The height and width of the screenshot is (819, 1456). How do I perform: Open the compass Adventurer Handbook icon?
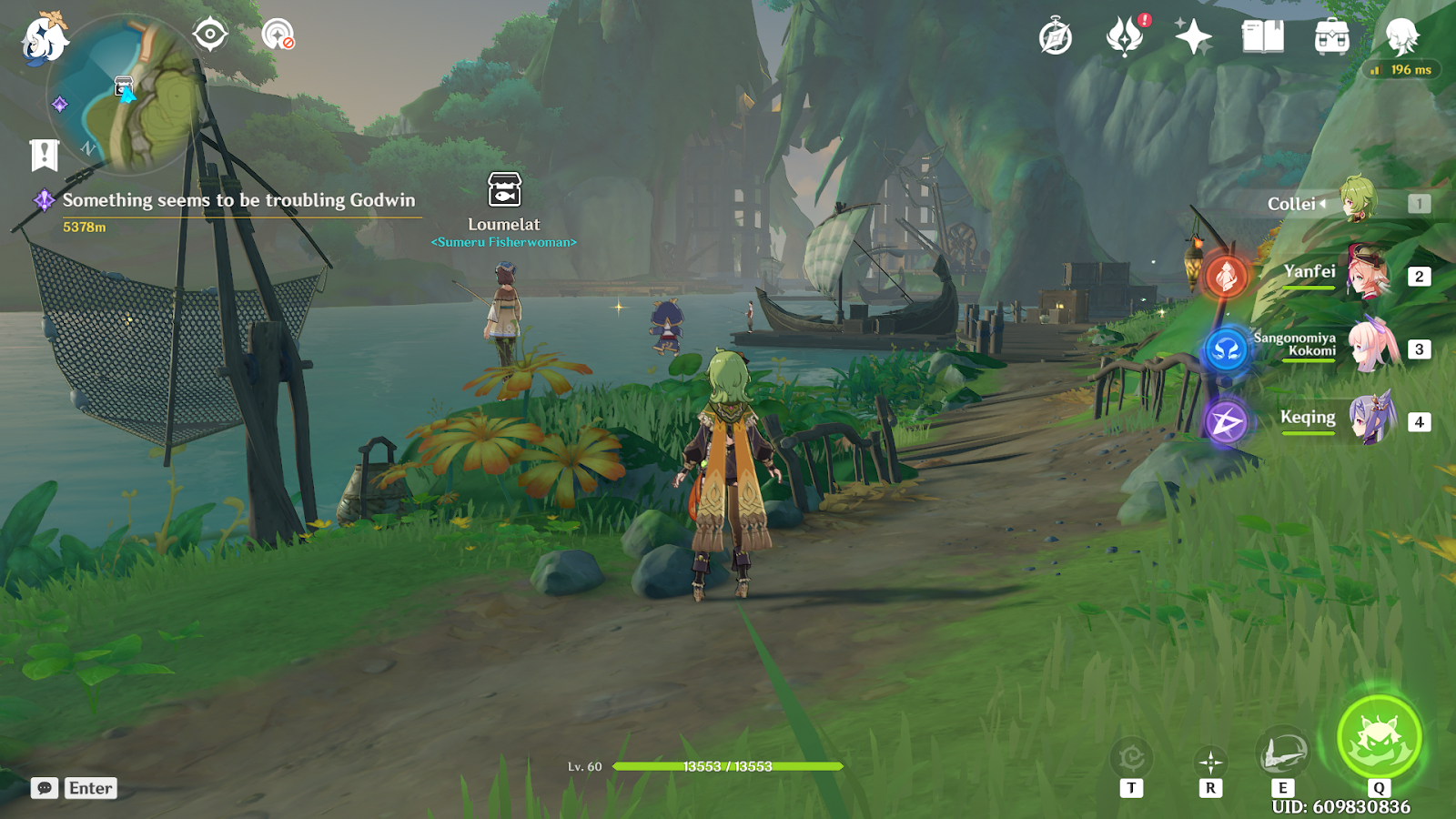click(x=1056, y=37)
